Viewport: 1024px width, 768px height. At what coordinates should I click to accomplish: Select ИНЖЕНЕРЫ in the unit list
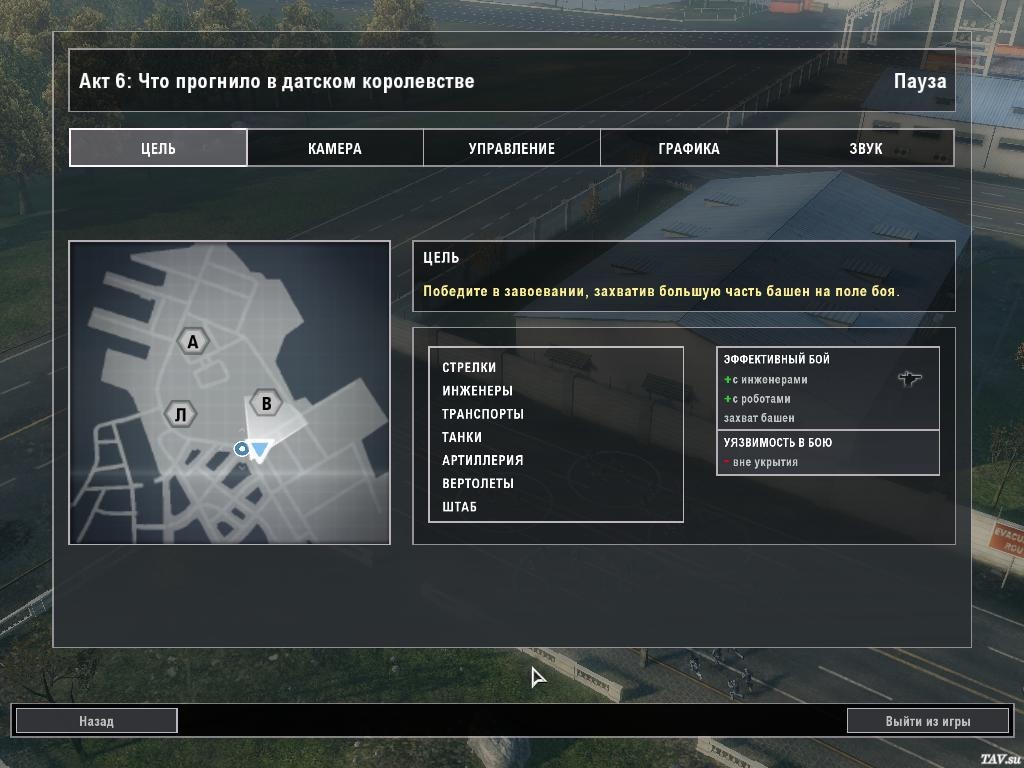[x=477, y=391]
